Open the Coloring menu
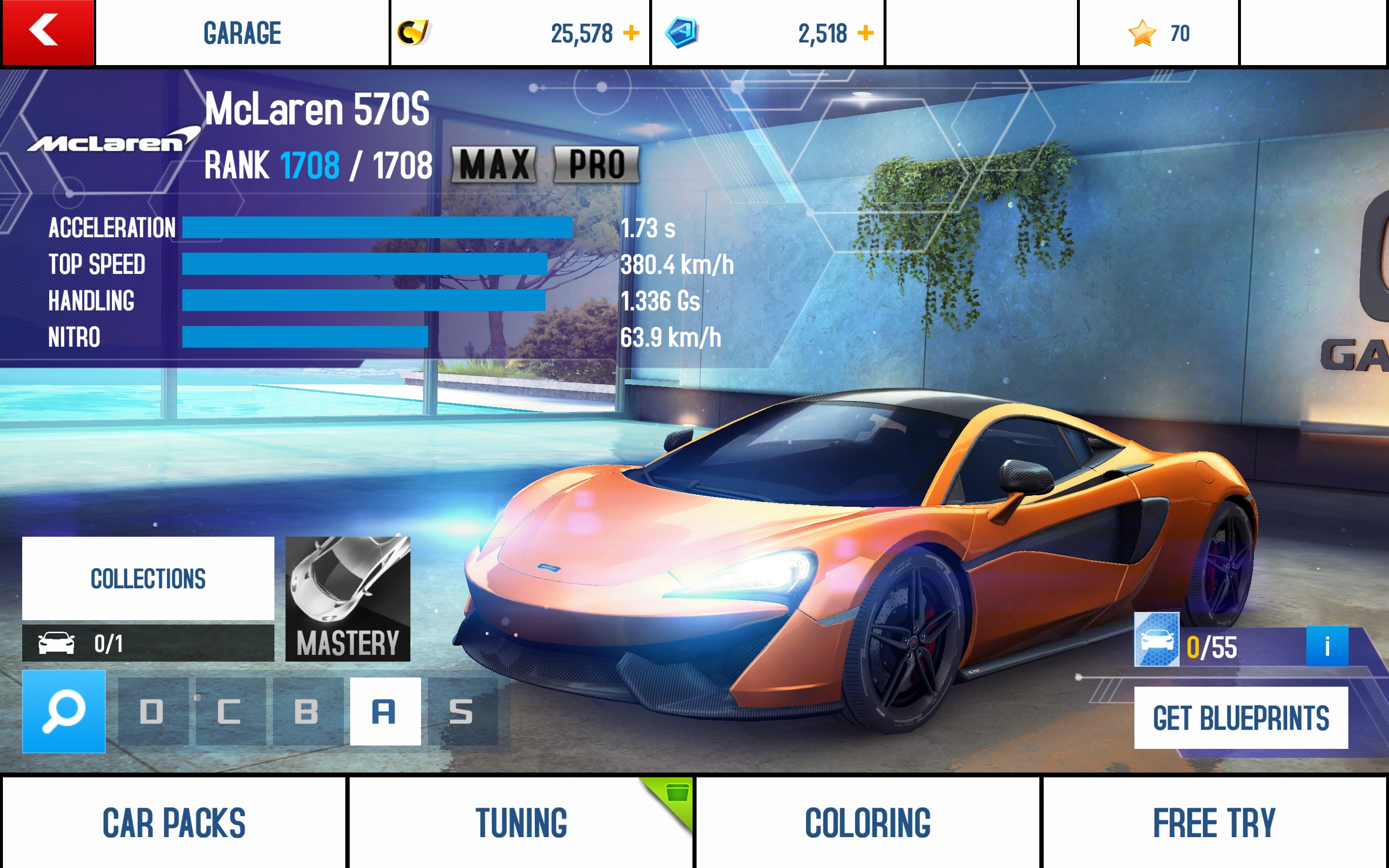 (x=867, y=822)
